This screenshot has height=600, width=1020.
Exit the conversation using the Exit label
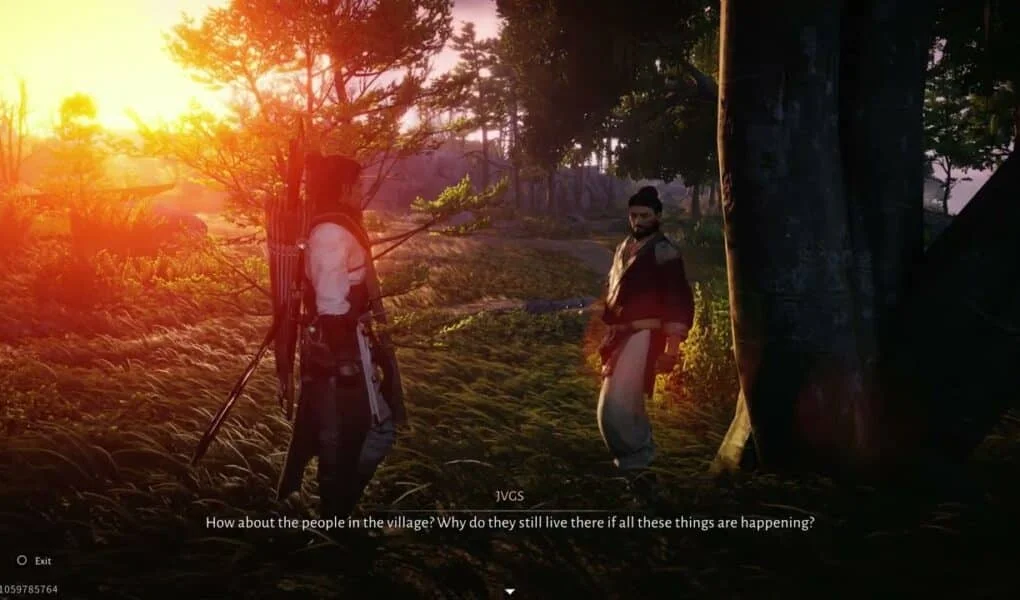tap(42, 561)
